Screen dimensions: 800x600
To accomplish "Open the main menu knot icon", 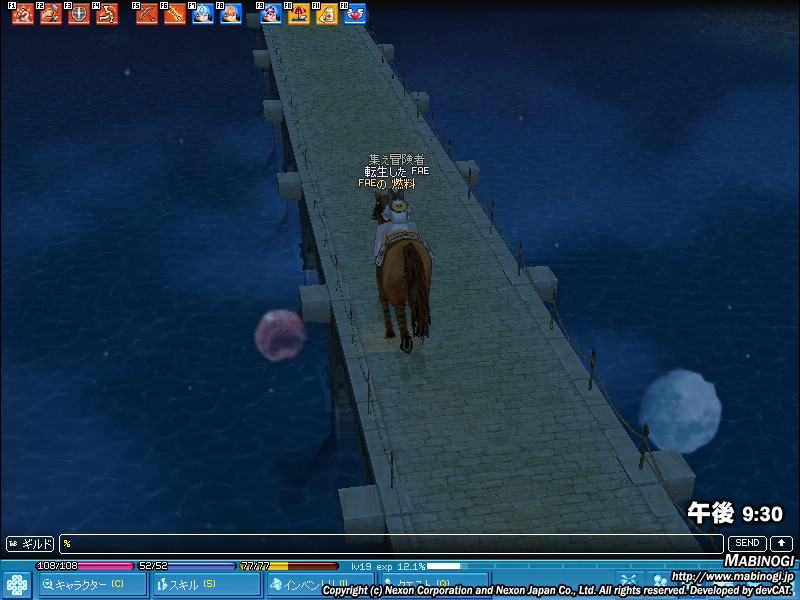I will coord(16,585).
